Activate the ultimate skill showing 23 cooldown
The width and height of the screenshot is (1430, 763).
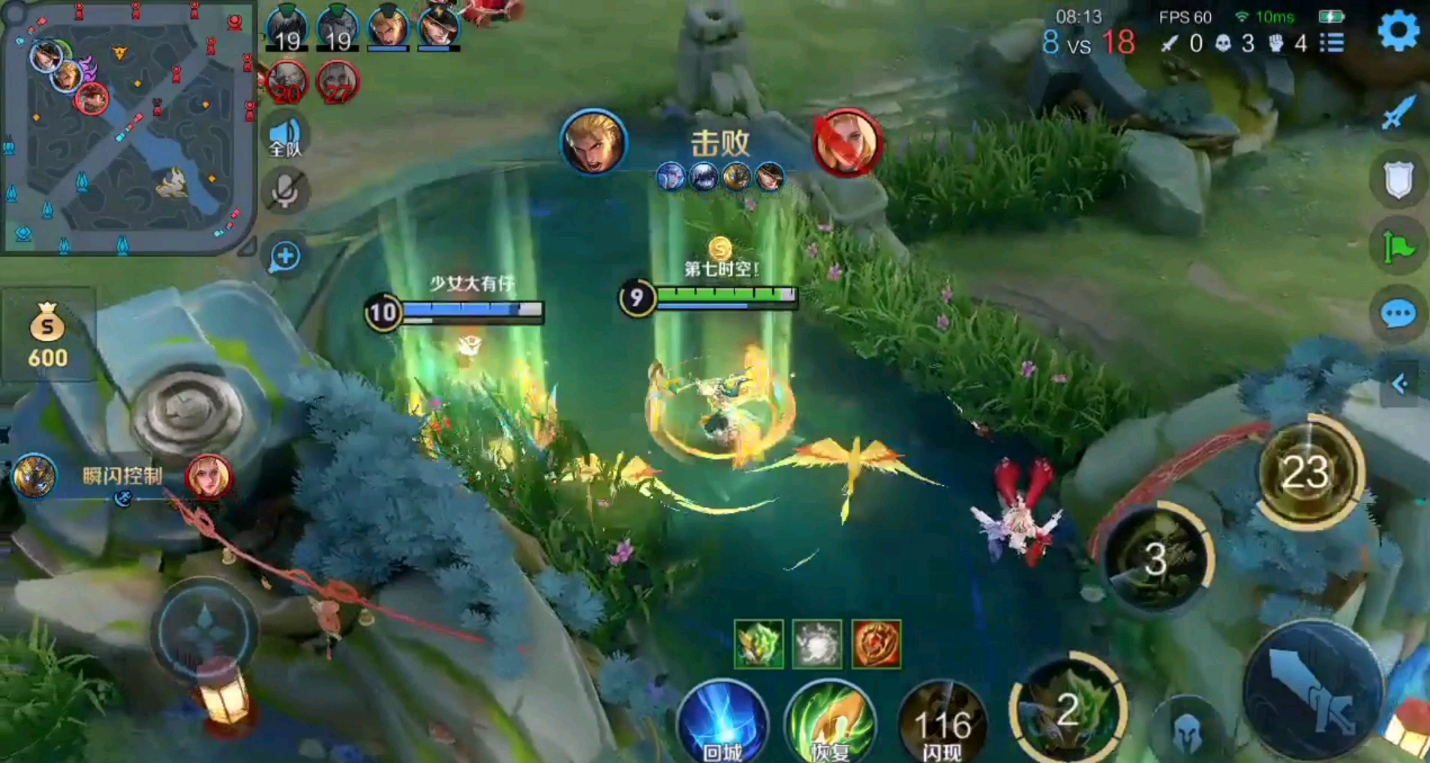1309,472
